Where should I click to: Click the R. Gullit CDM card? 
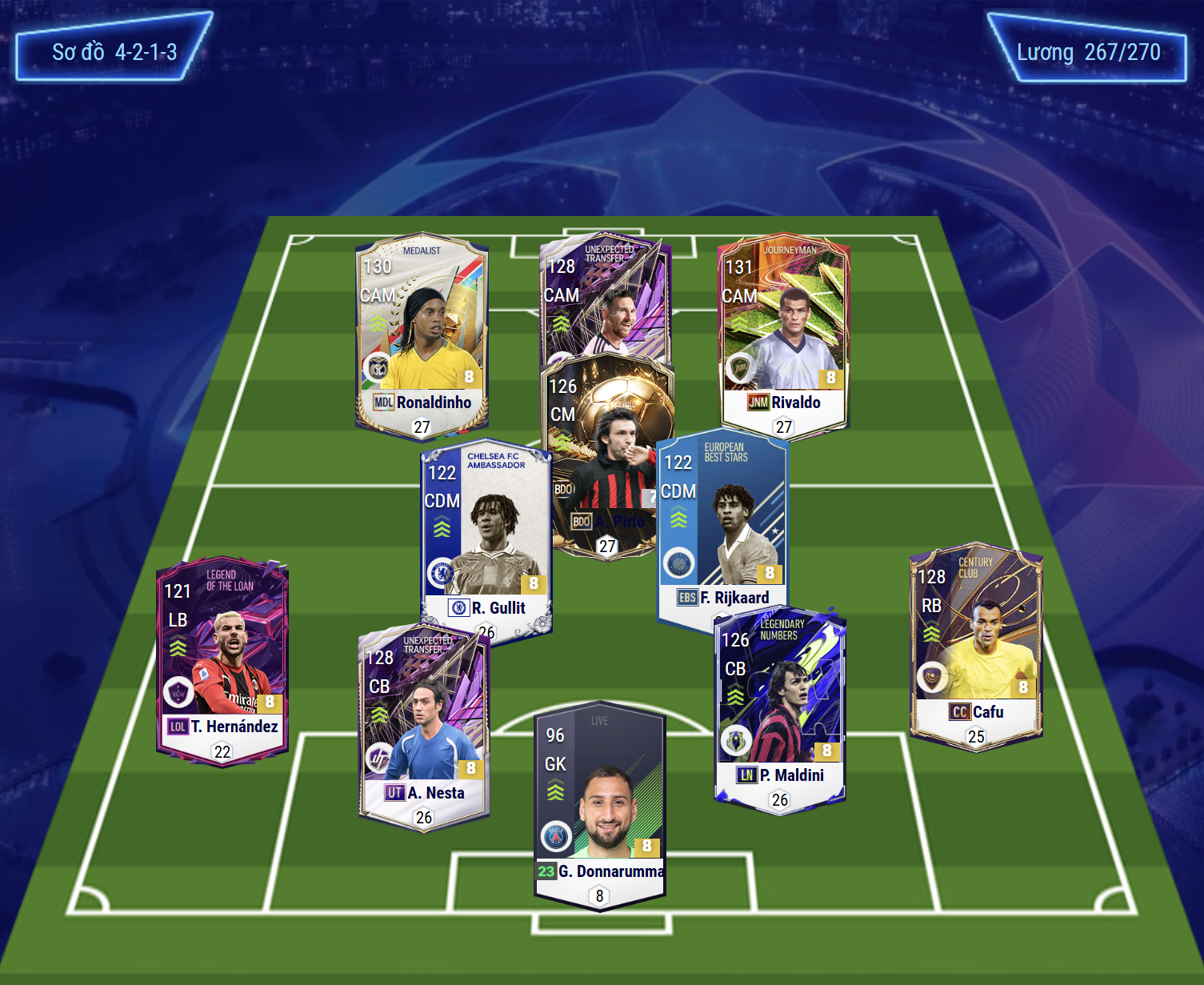[x=486, y=536]
